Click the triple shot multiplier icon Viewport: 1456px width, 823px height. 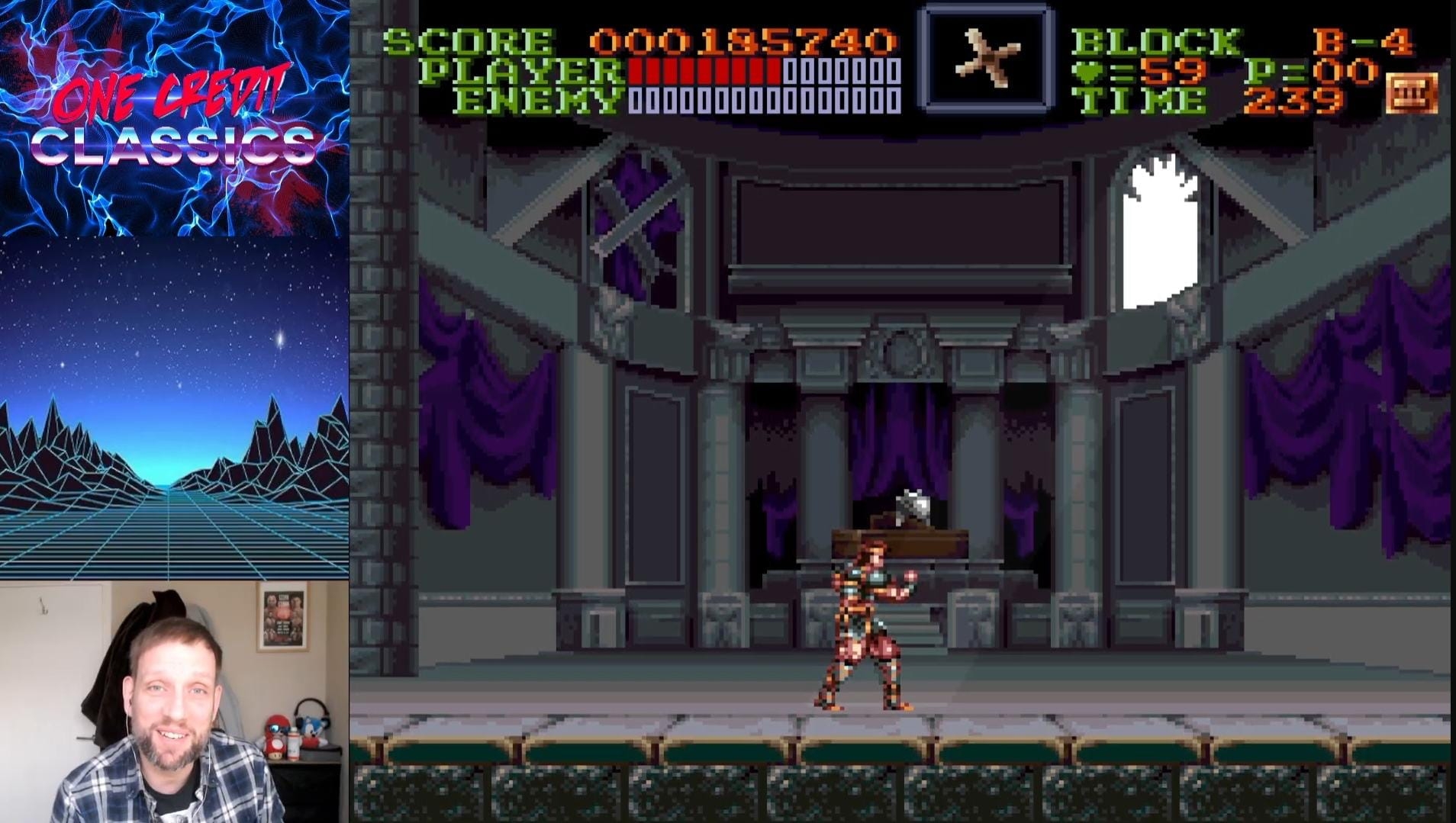pyautogui.click(x=1412, y=93)
